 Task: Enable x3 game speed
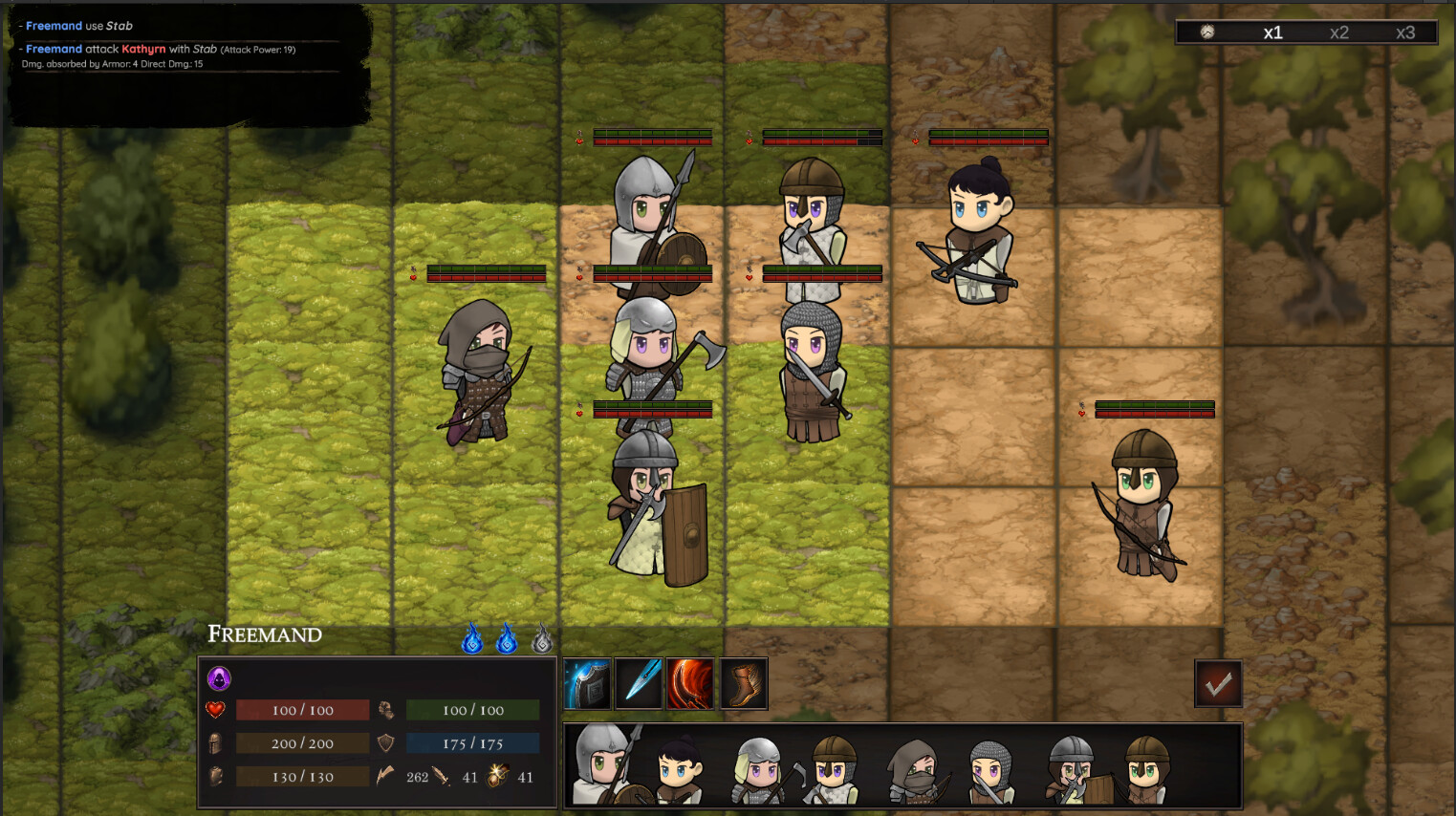(1405, 31)
